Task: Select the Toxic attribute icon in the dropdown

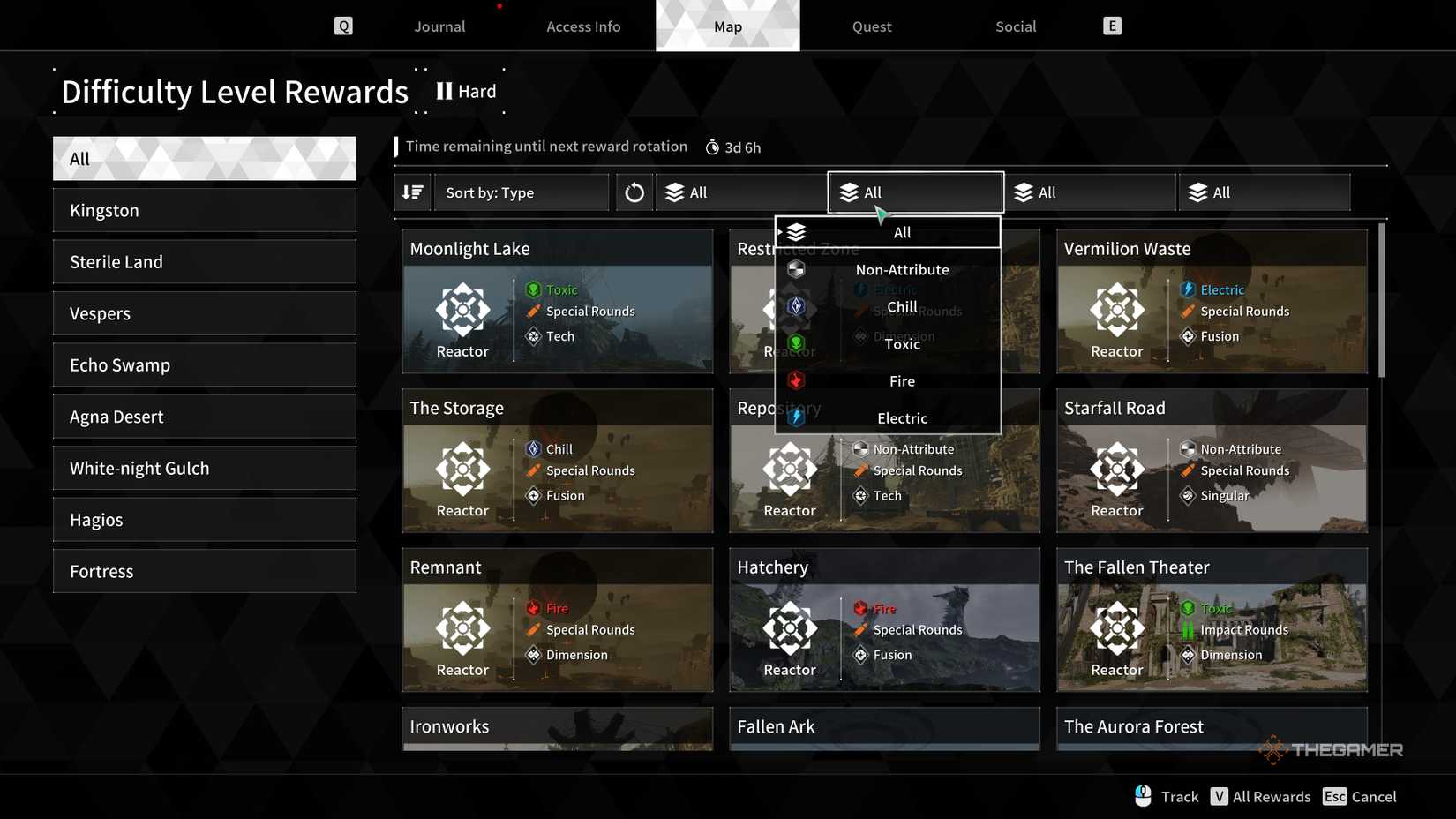Action: [x=797, y=343]
